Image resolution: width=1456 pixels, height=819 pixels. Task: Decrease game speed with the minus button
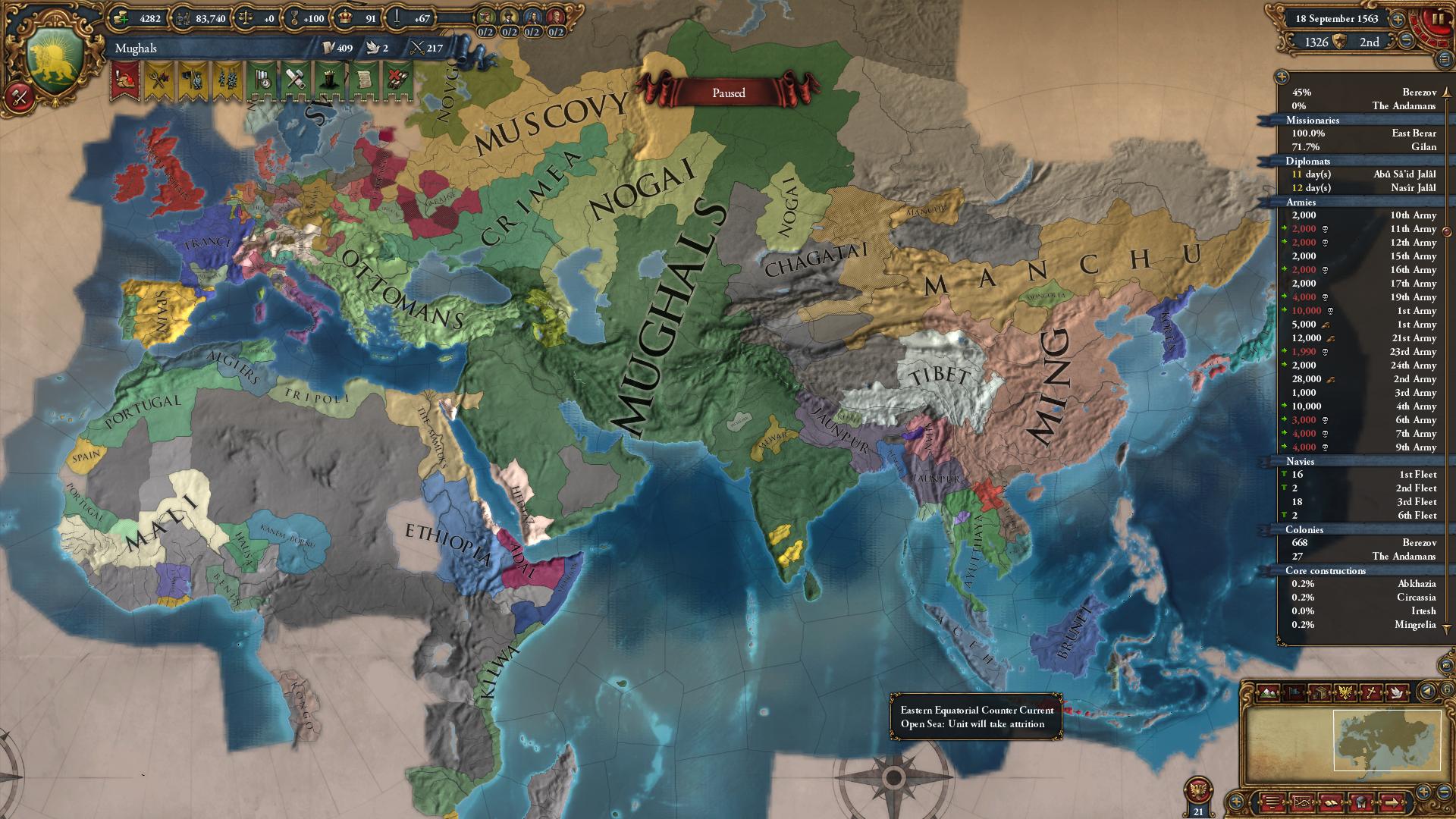pyautogui.click(x=1406, y=41)
